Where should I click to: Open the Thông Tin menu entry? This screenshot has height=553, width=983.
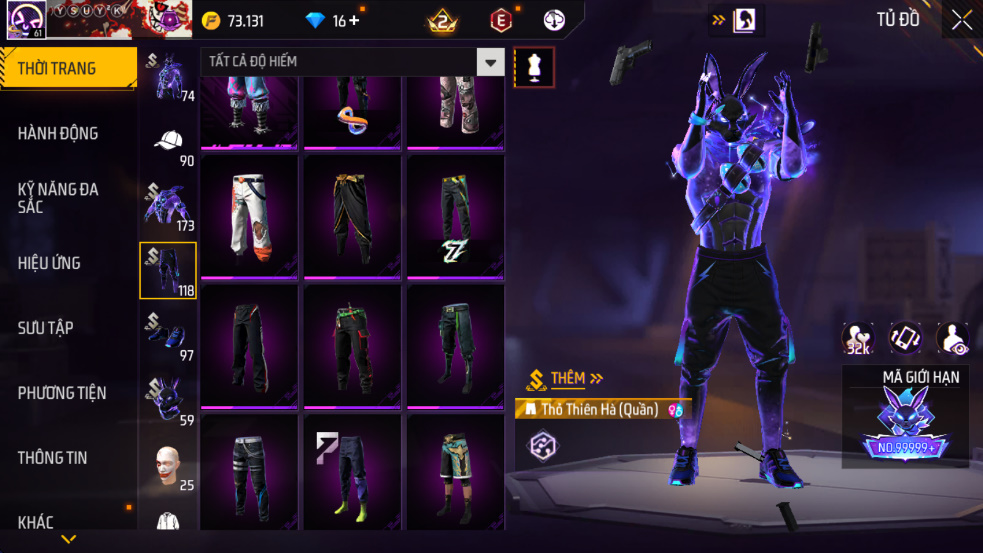point(52,458)
